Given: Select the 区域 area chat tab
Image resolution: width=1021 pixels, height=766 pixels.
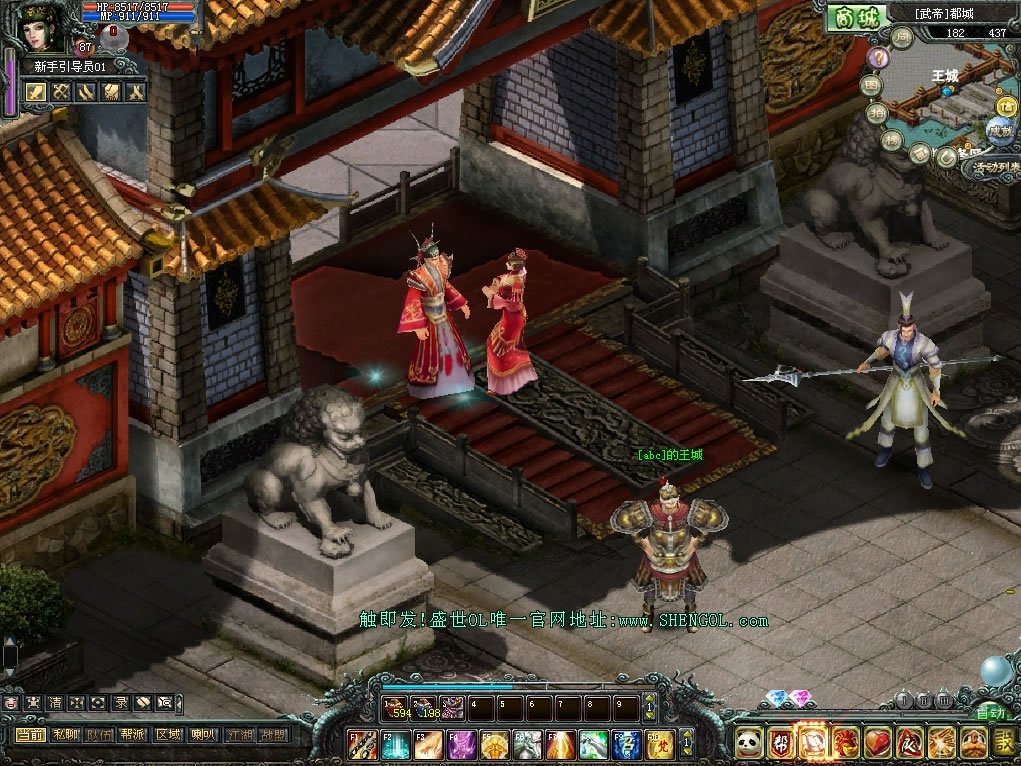Looking at the screenshot, I should click(x=168, y=735).
